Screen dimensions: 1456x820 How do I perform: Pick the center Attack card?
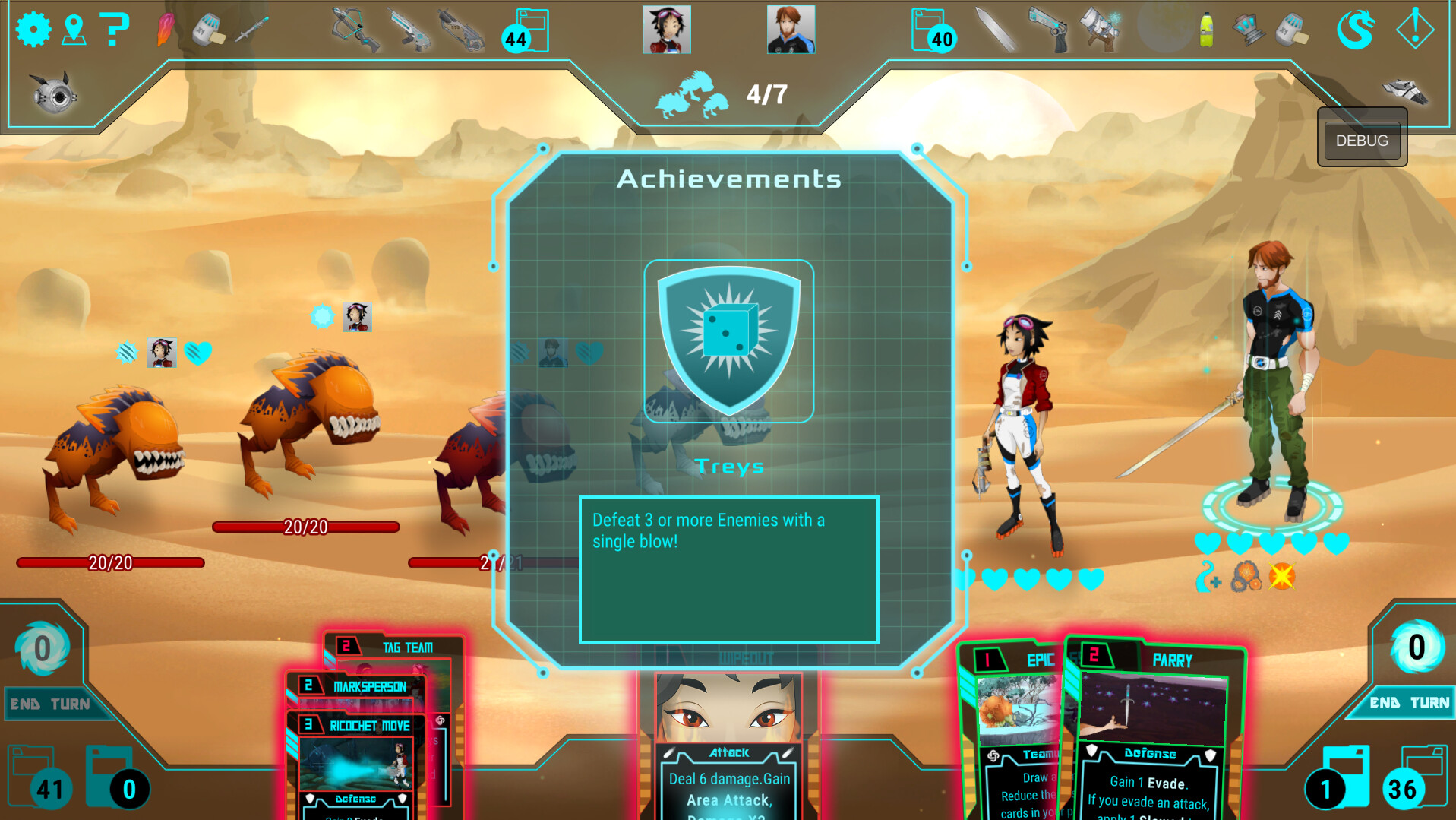(729, 752)
